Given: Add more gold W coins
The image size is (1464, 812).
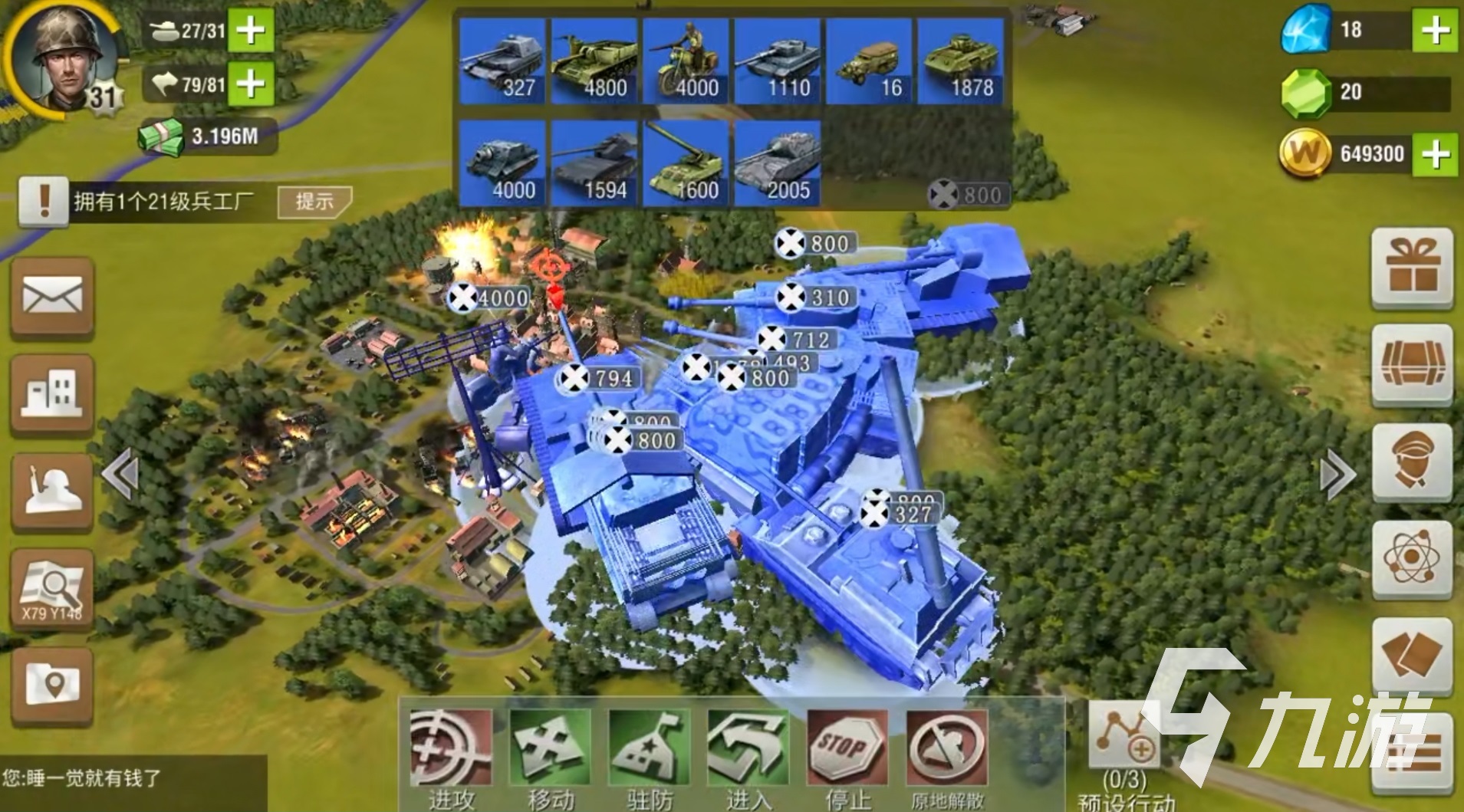Looking at the screenshot, I should (x=1435, y=153).
